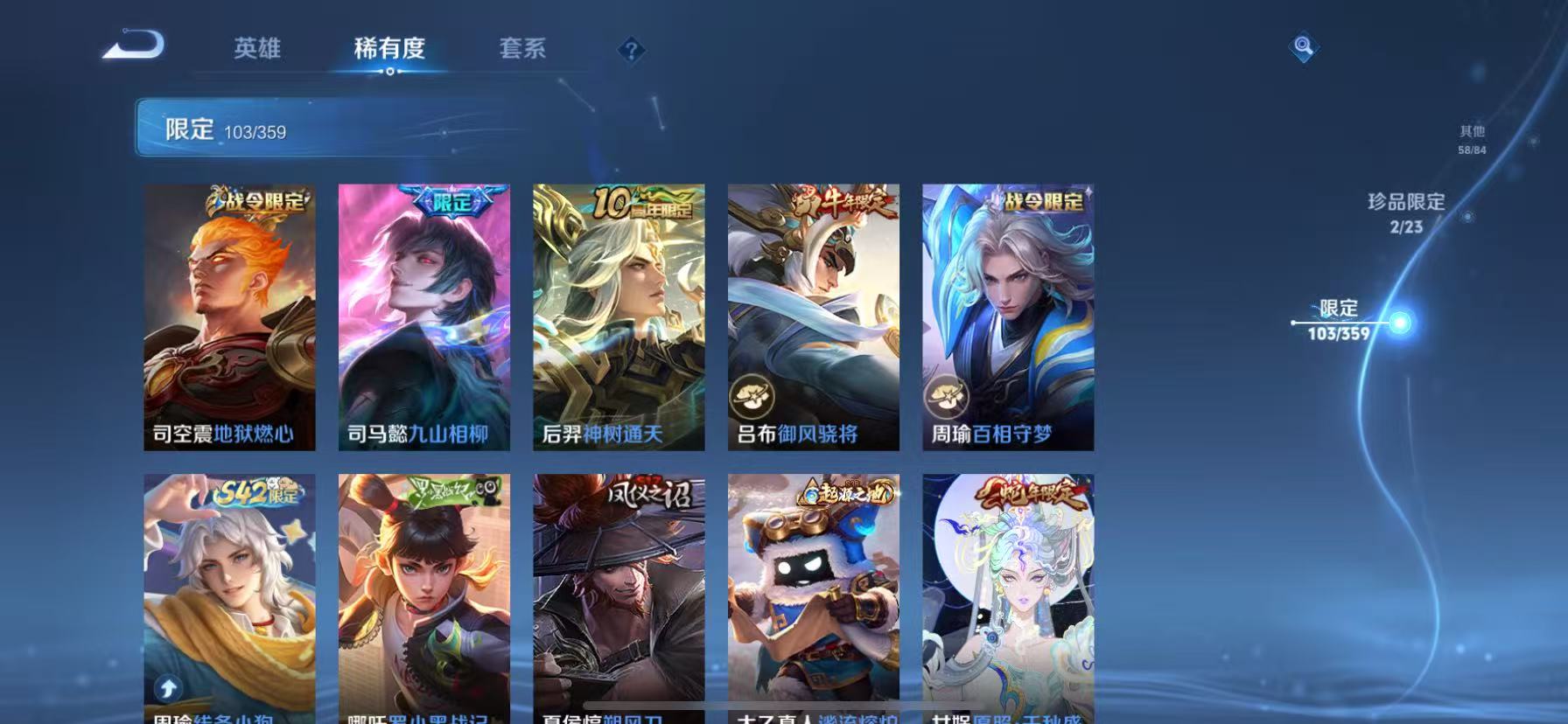This screenshot has height=724, width=1568.
Task: Click the help question mark icon
Action: pos(632,50)
